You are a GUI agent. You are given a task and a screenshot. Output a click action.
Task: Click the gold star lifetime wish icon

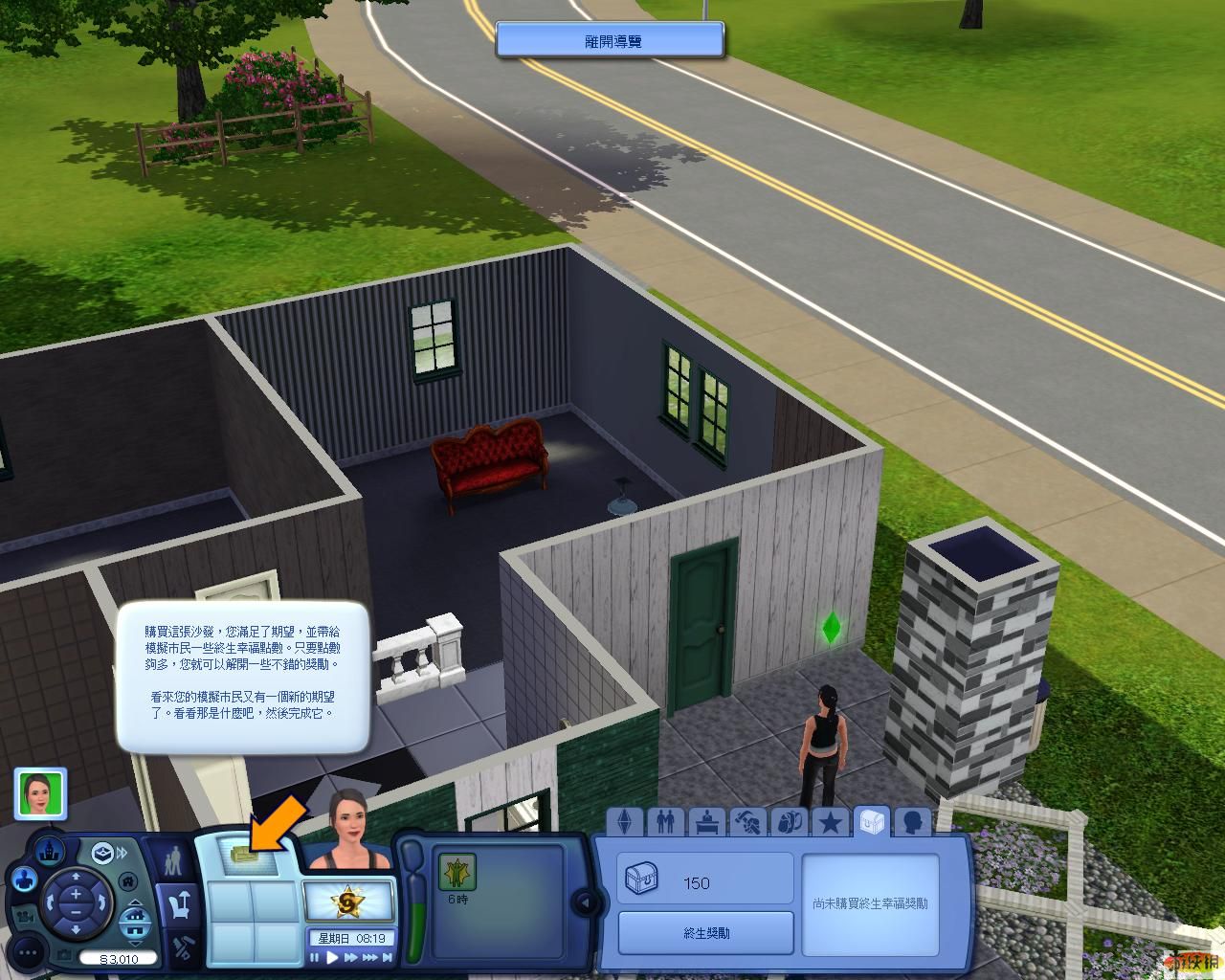pos(347,902)
